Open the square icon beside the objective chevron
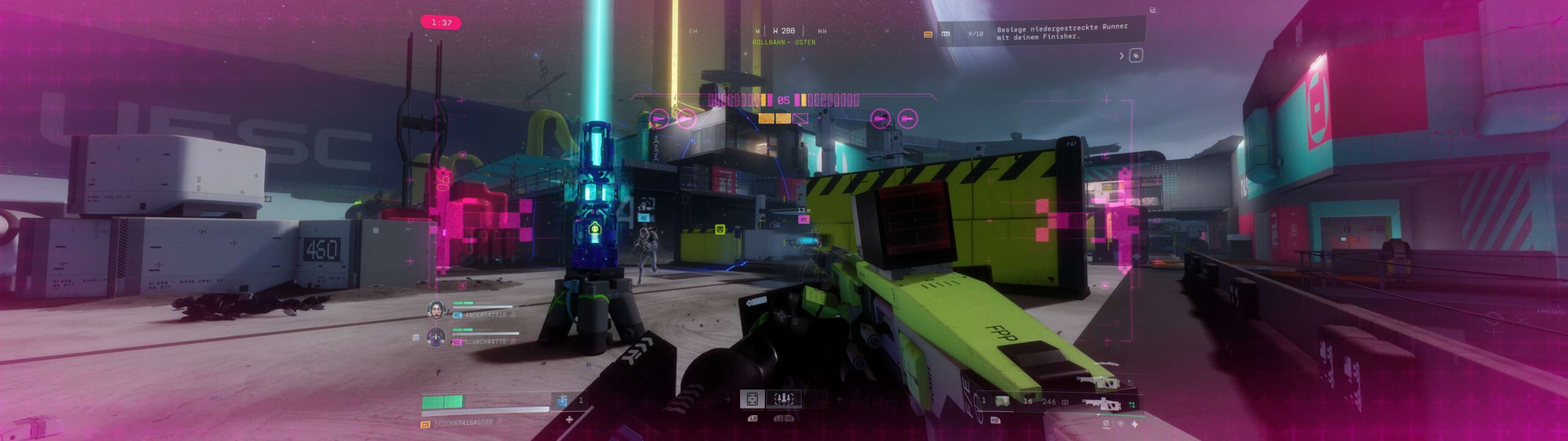The image size is (1568, 441). 1136,56
